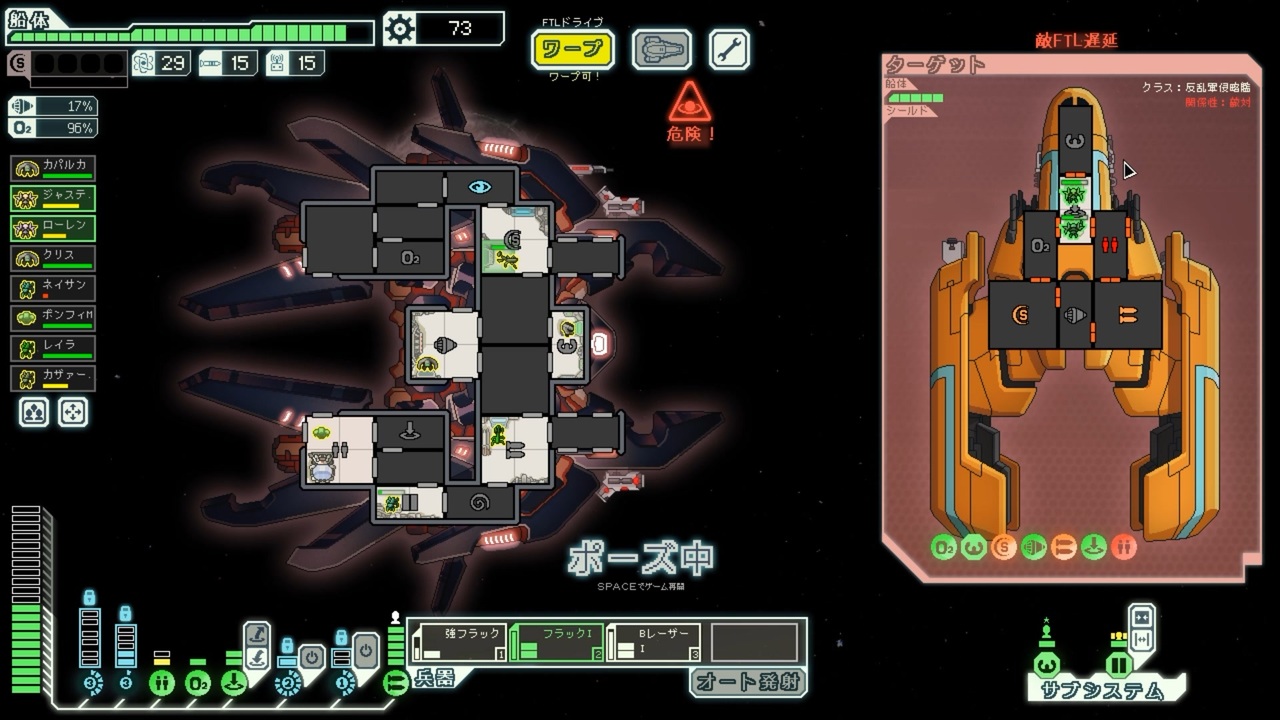Select crew member ネイサン
This screenshot has width=1280, height=720.
(53, 289)
